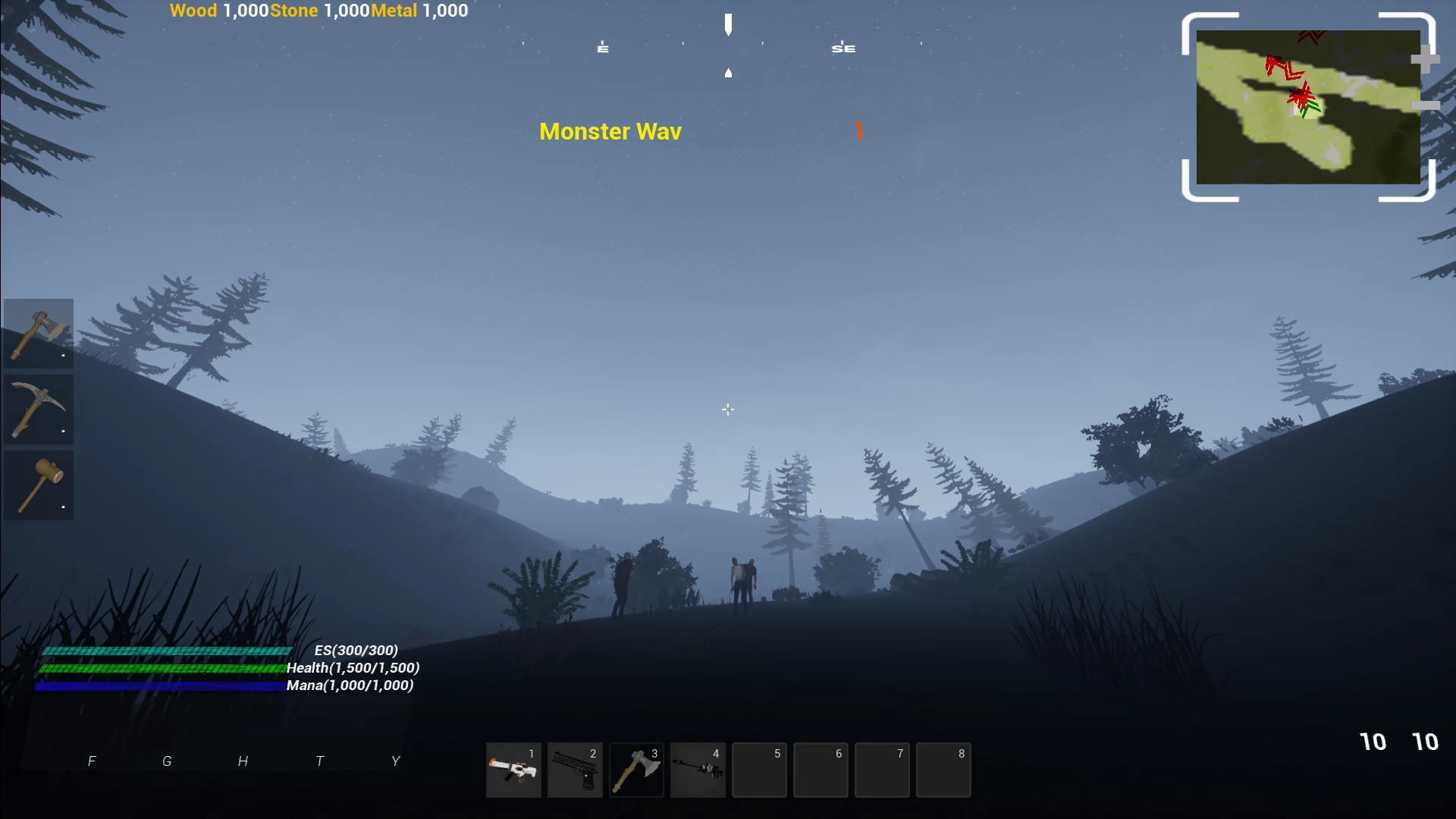The image size is (1456, 819).
Task: Select empty hotbar slot 5
Action: pyautogui.click(x=759, y=770)
